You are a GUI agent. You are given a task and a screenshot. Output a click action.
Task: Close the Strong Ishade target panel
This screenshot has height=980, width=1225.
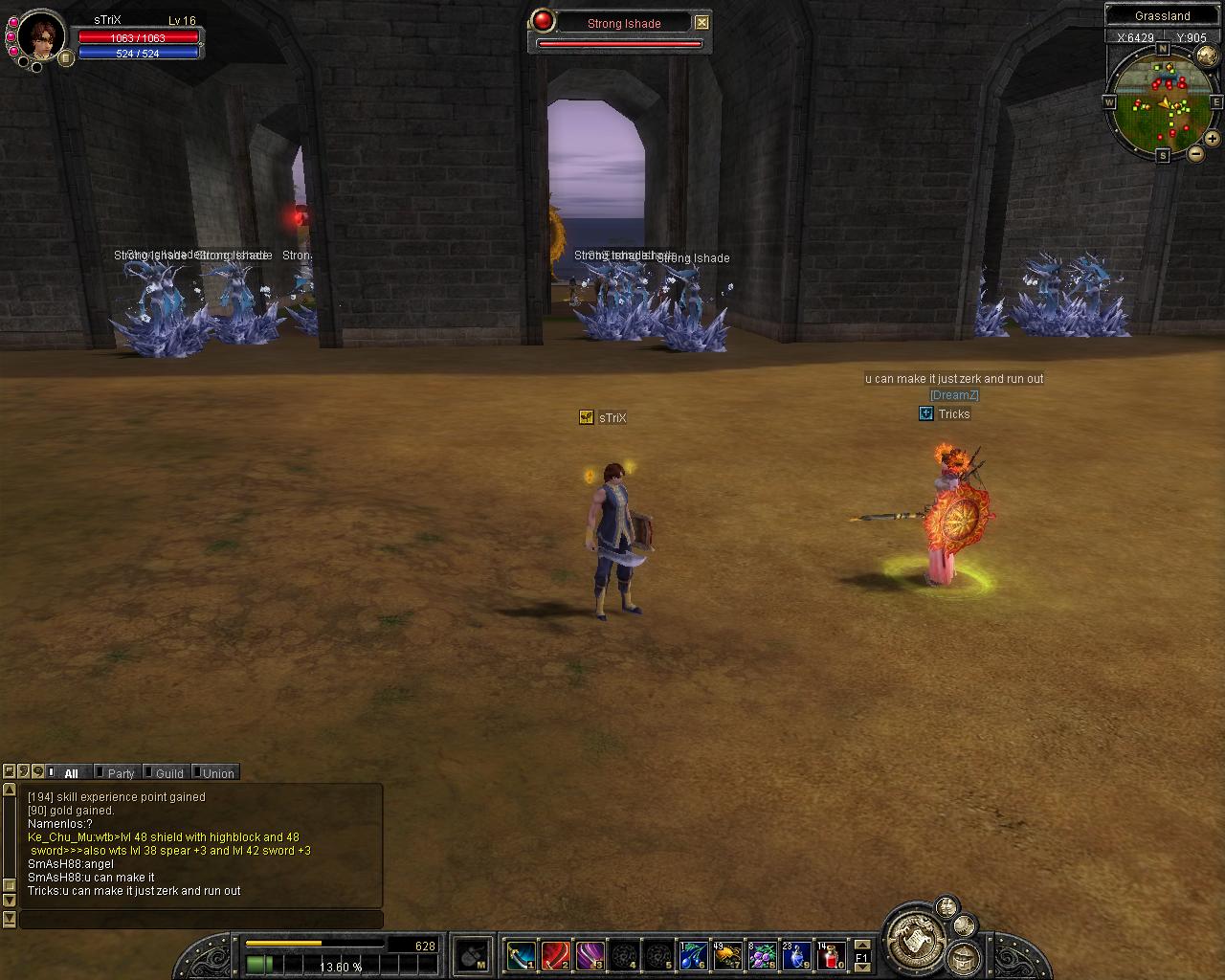tap(702, 22)
